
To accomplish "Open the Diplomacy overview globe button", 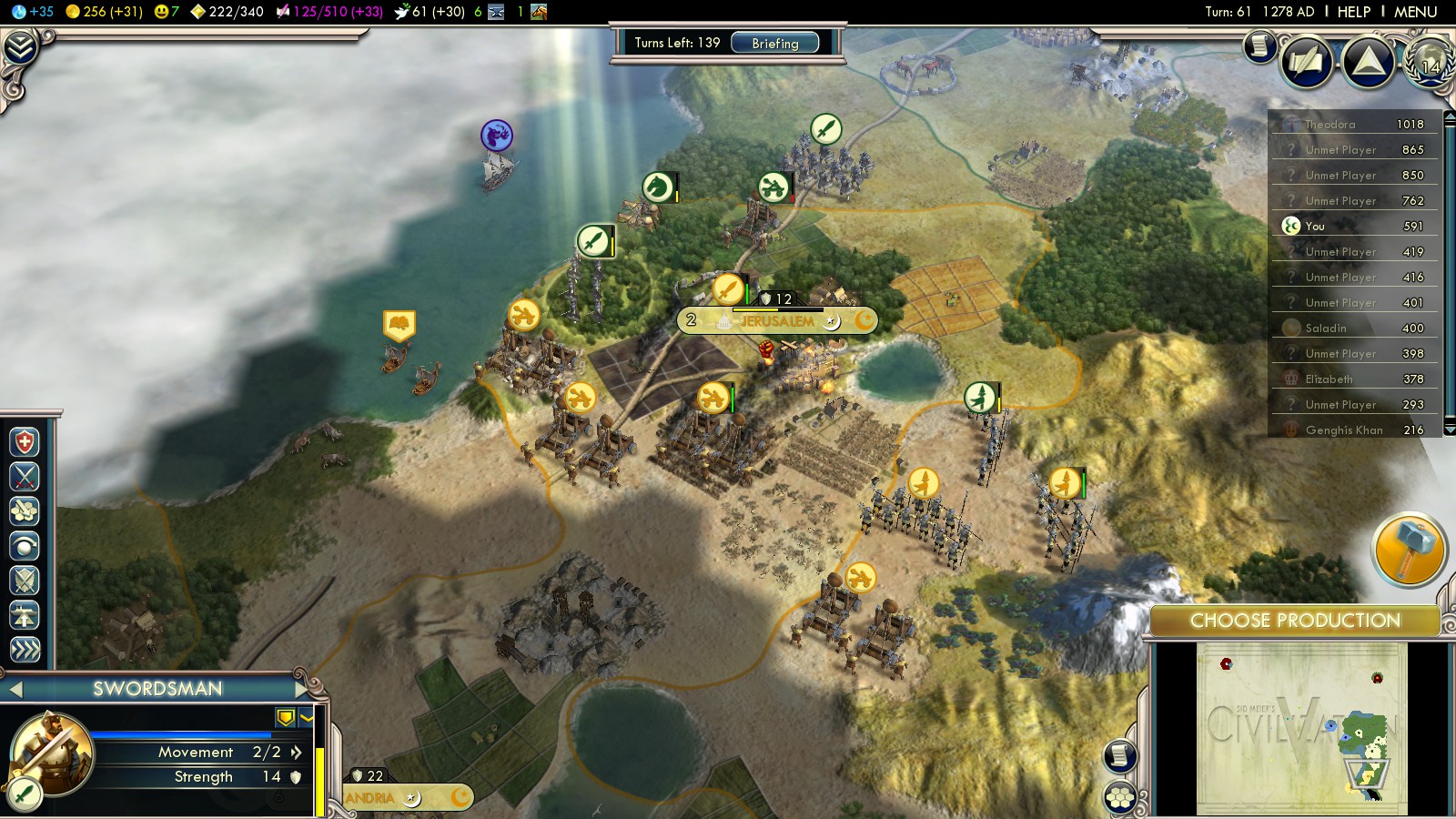I will coord(1428,62).
